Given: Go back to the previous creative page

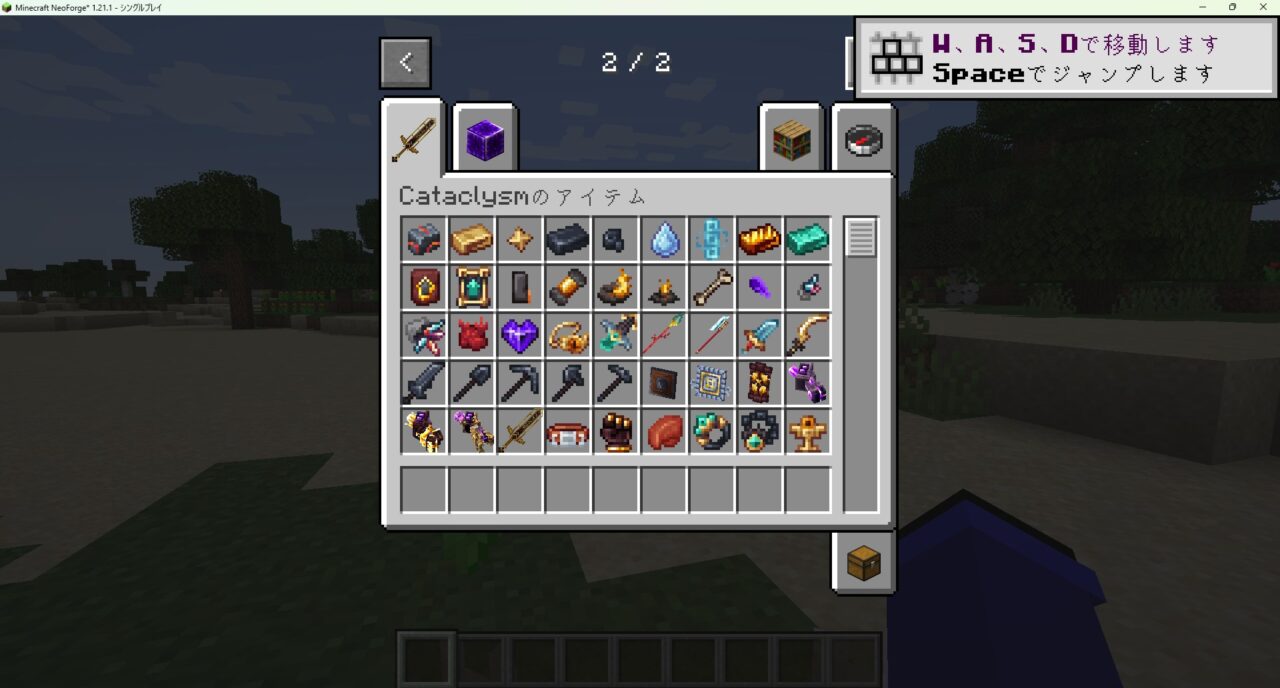Looking at the screenshot, I should [405, 63].
